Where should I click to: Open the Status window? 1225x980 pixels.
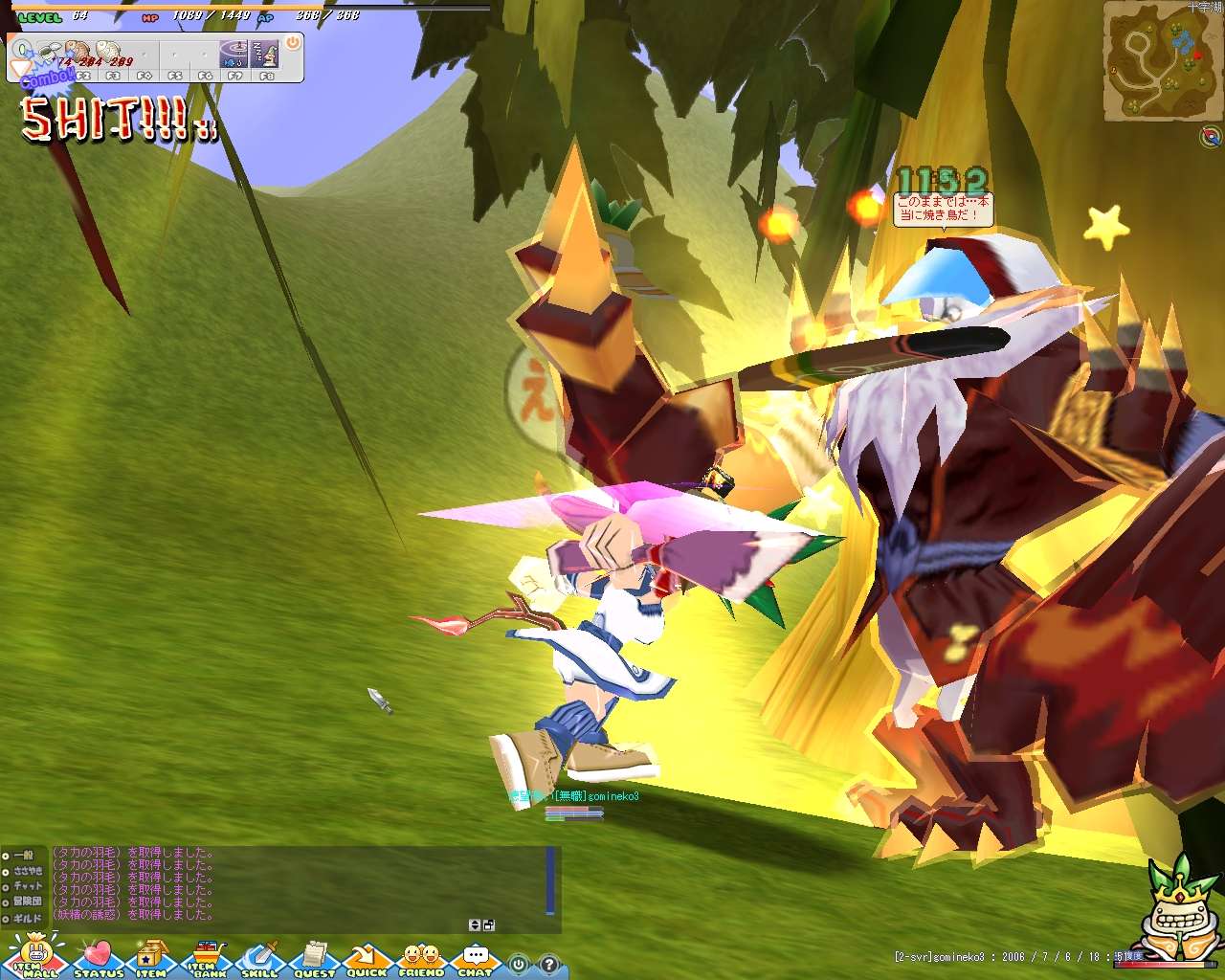98,958
